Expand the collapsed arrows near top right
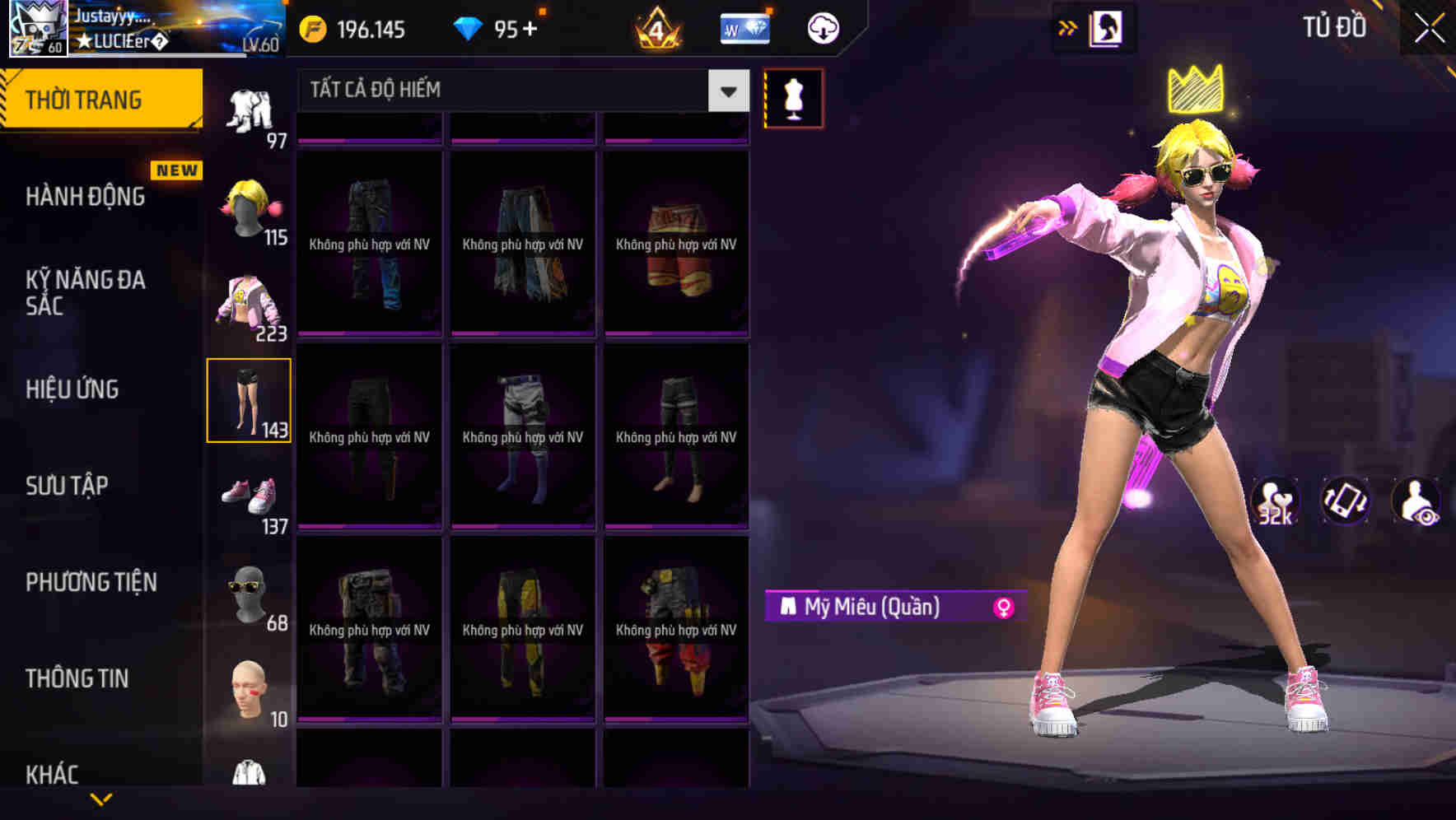The image size is (1456, 820). point(1068,27)
